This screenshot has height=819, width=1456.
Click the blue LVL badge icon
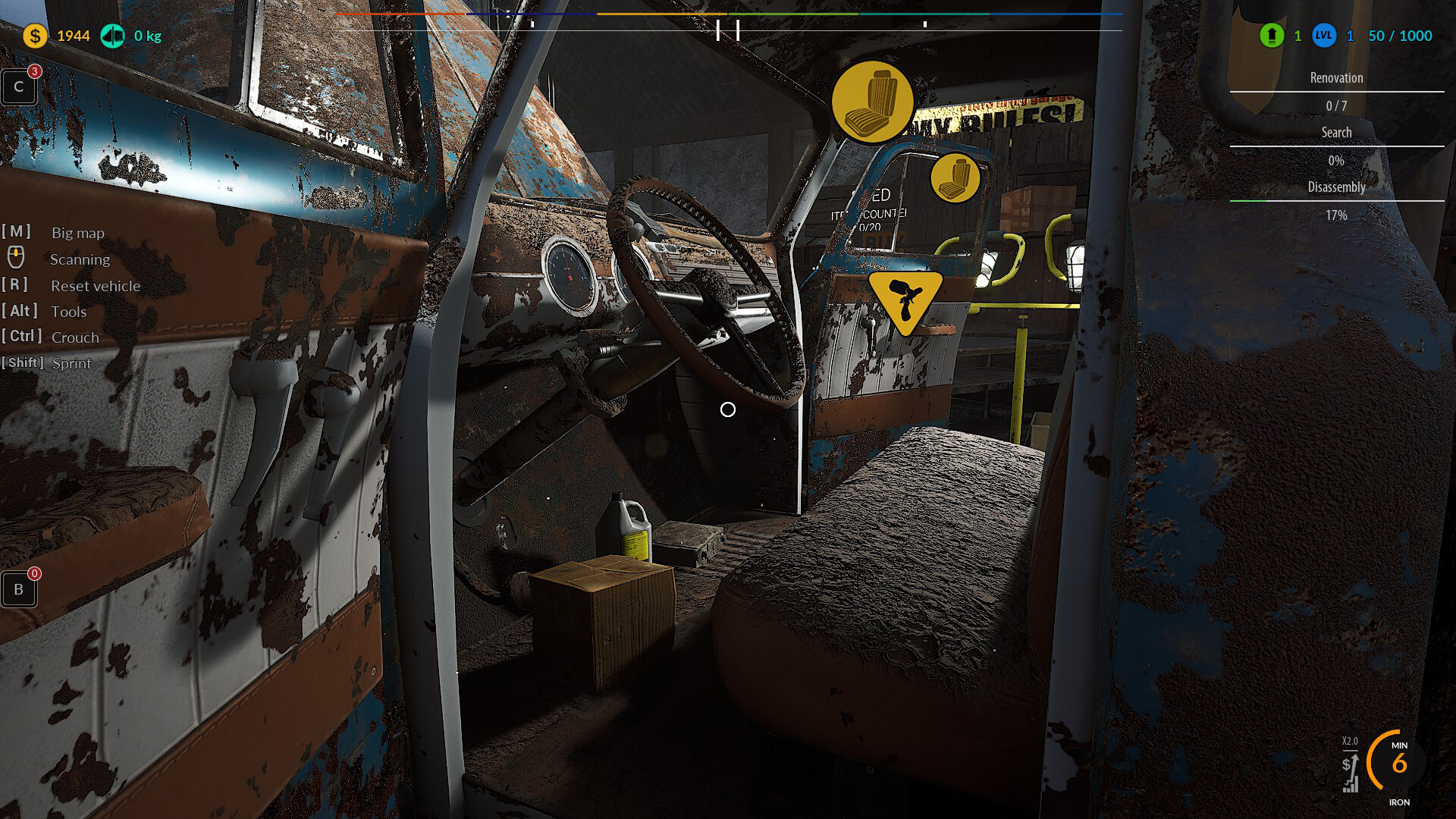(x=1324, y=36)
